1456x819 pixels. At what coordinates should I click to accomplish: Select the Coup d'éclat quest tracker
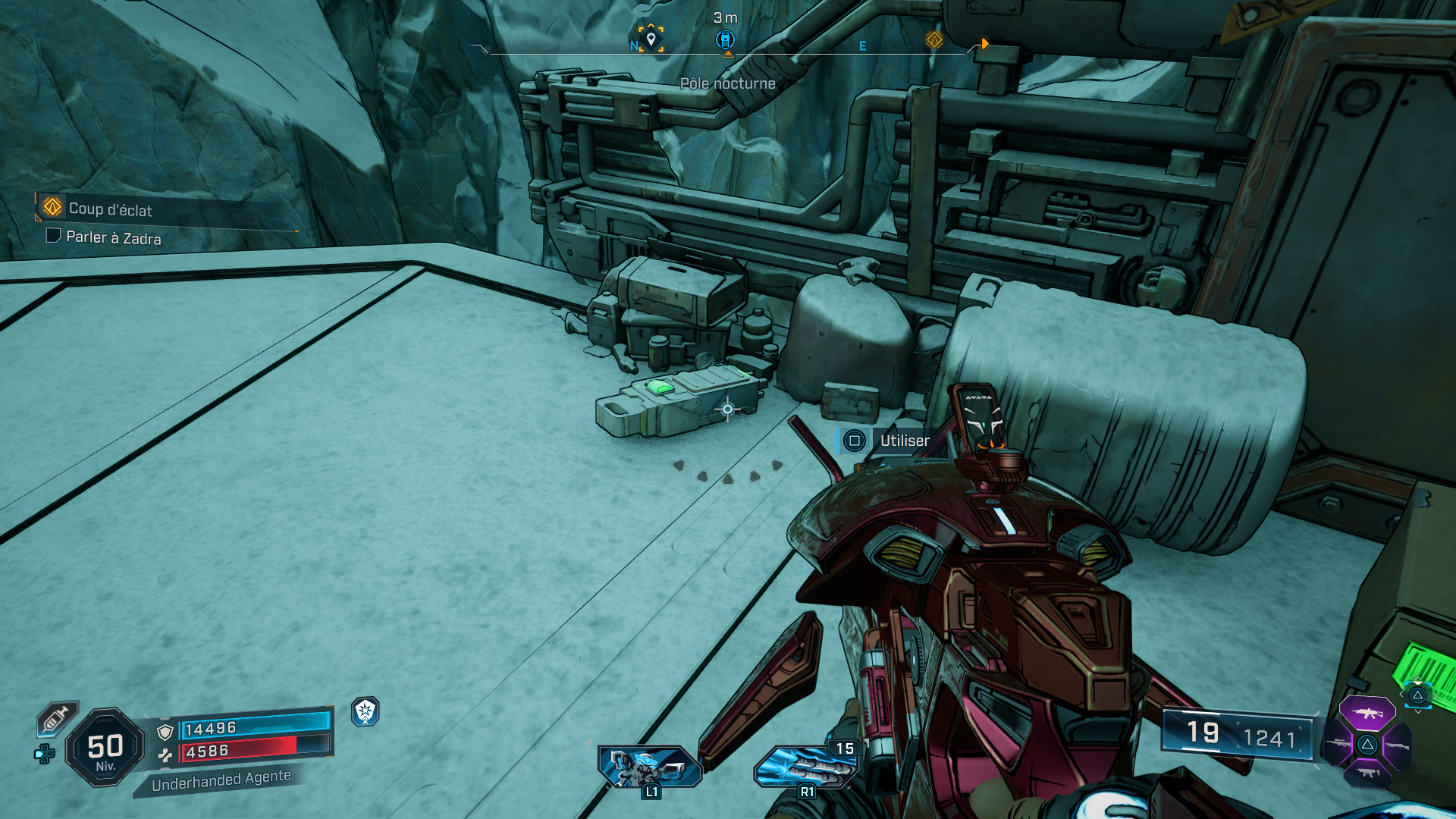pos(110,209)
